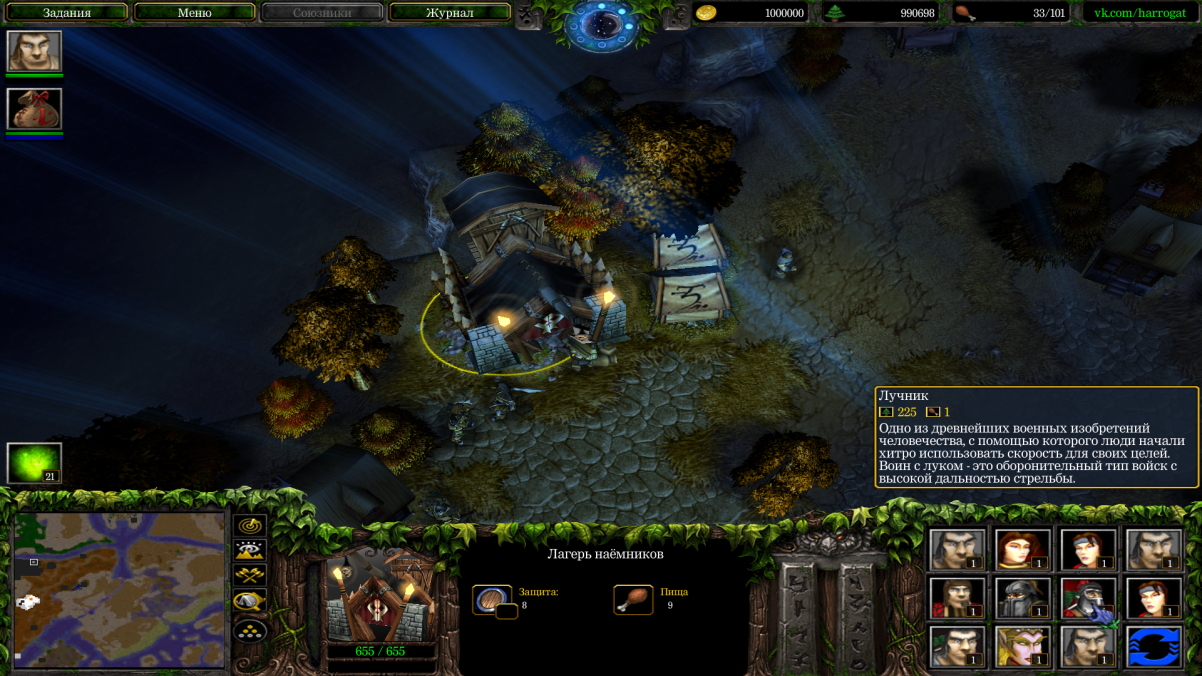The width and height of the screenshot is (1202, 676).
Task: Click the green glowing icon marked 21
Action: [x=34, y=463]
